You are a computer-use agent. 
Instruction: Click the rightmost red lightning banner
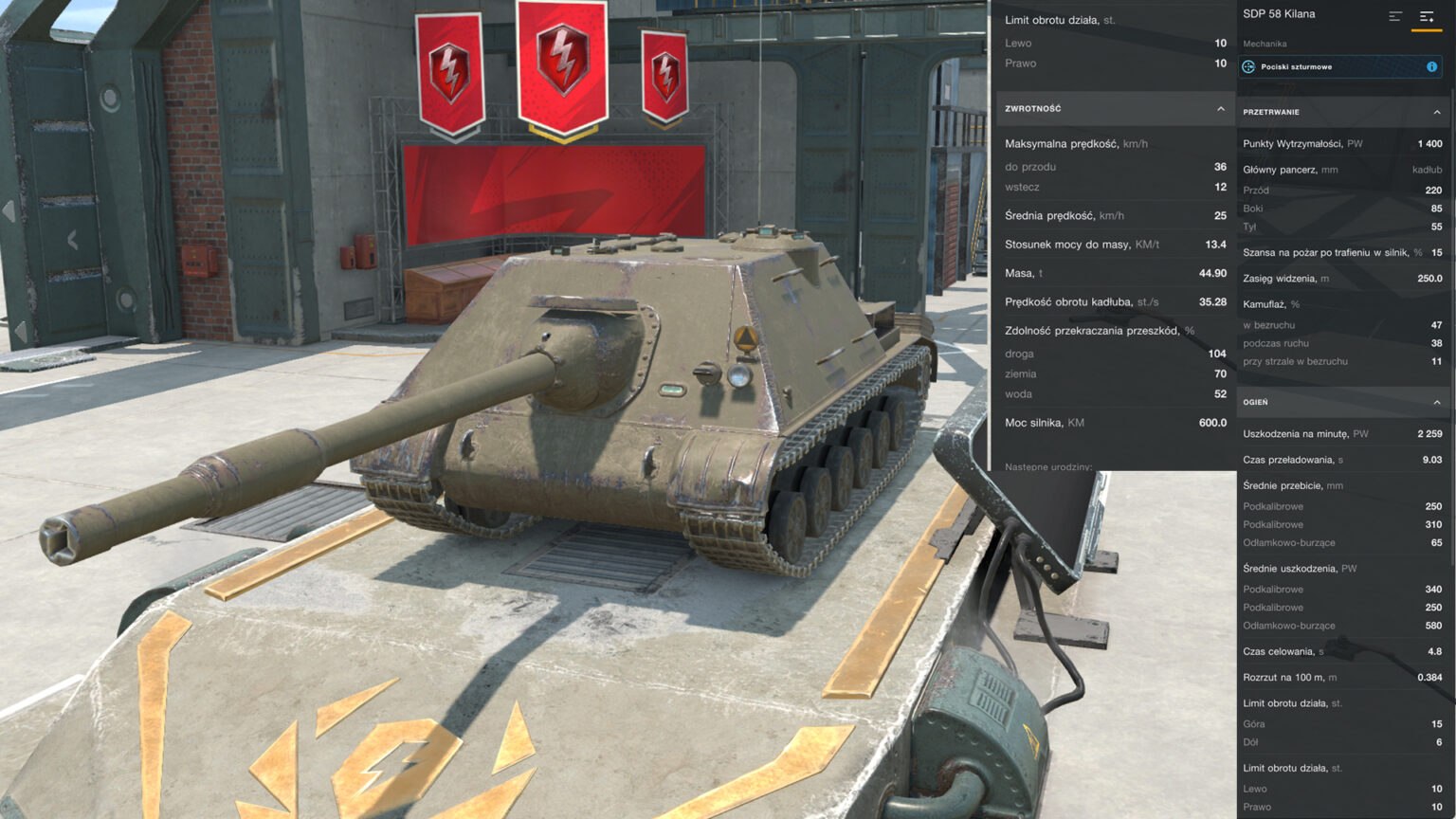pyautogui.click(x=666, y=71)
